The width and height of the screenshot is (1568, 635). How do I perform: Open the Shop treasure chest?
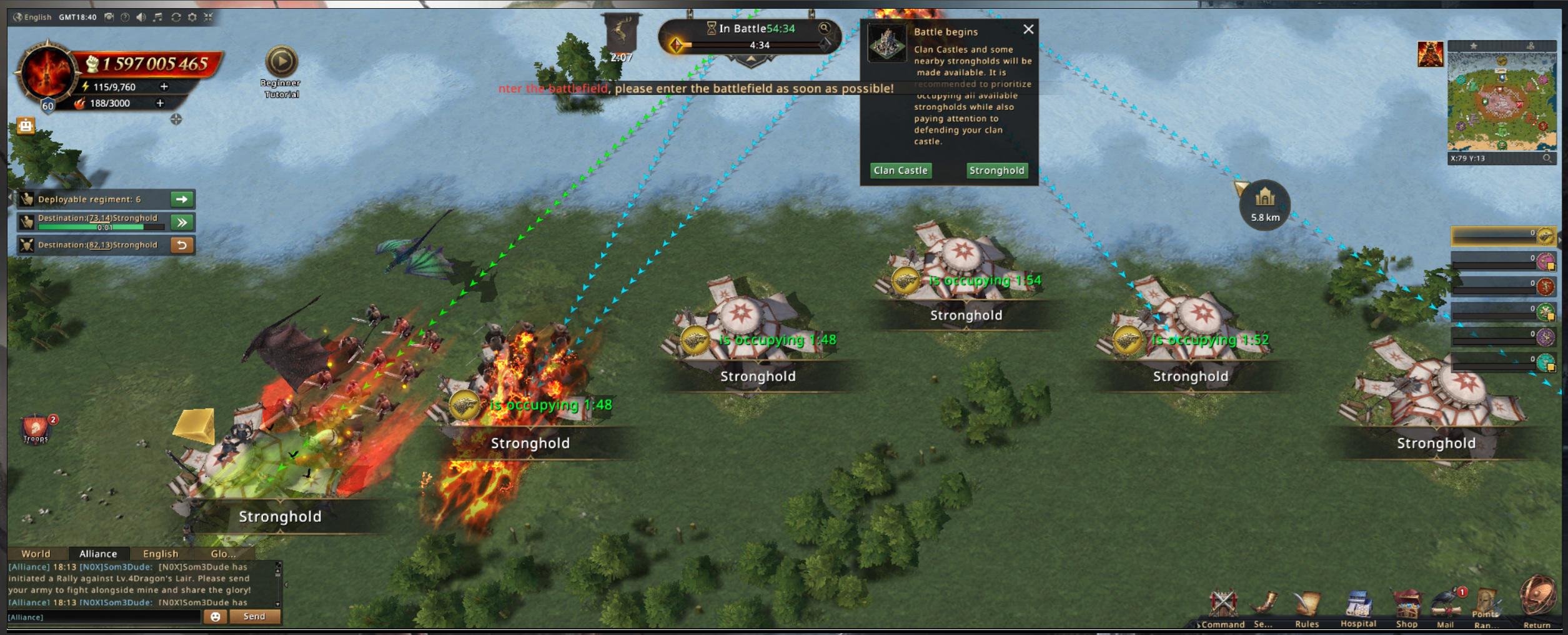coord(1407,606)
